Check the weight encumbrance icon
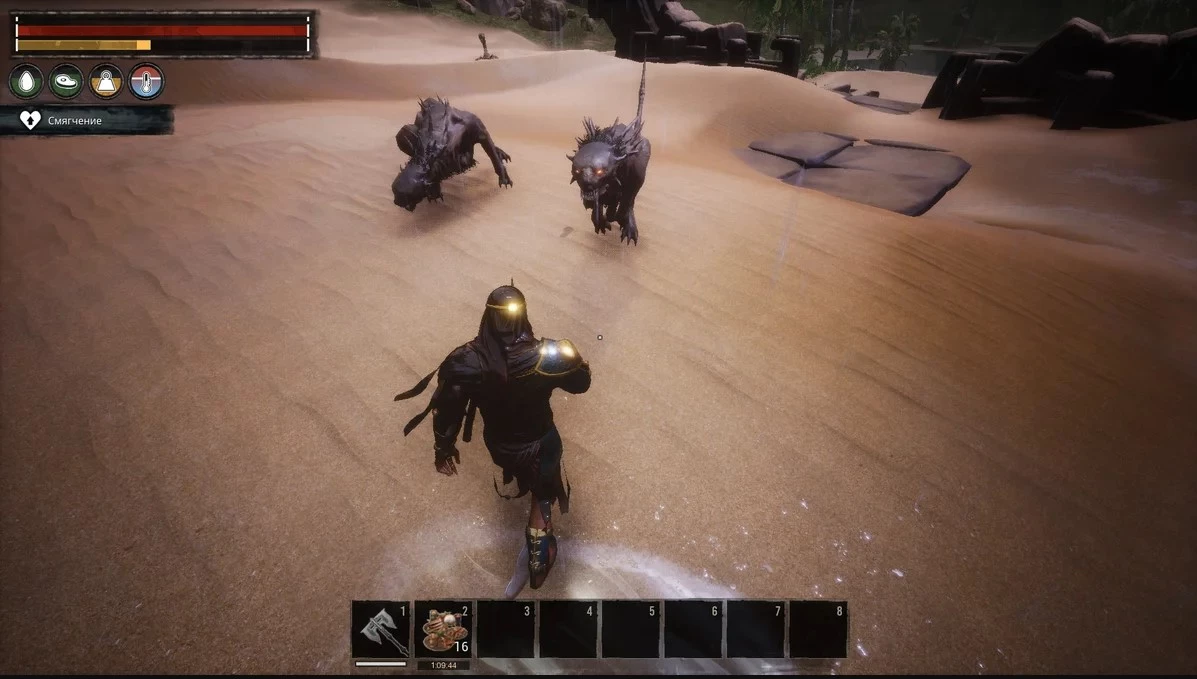Viewport: 1197px width, 679px height. 107,81
